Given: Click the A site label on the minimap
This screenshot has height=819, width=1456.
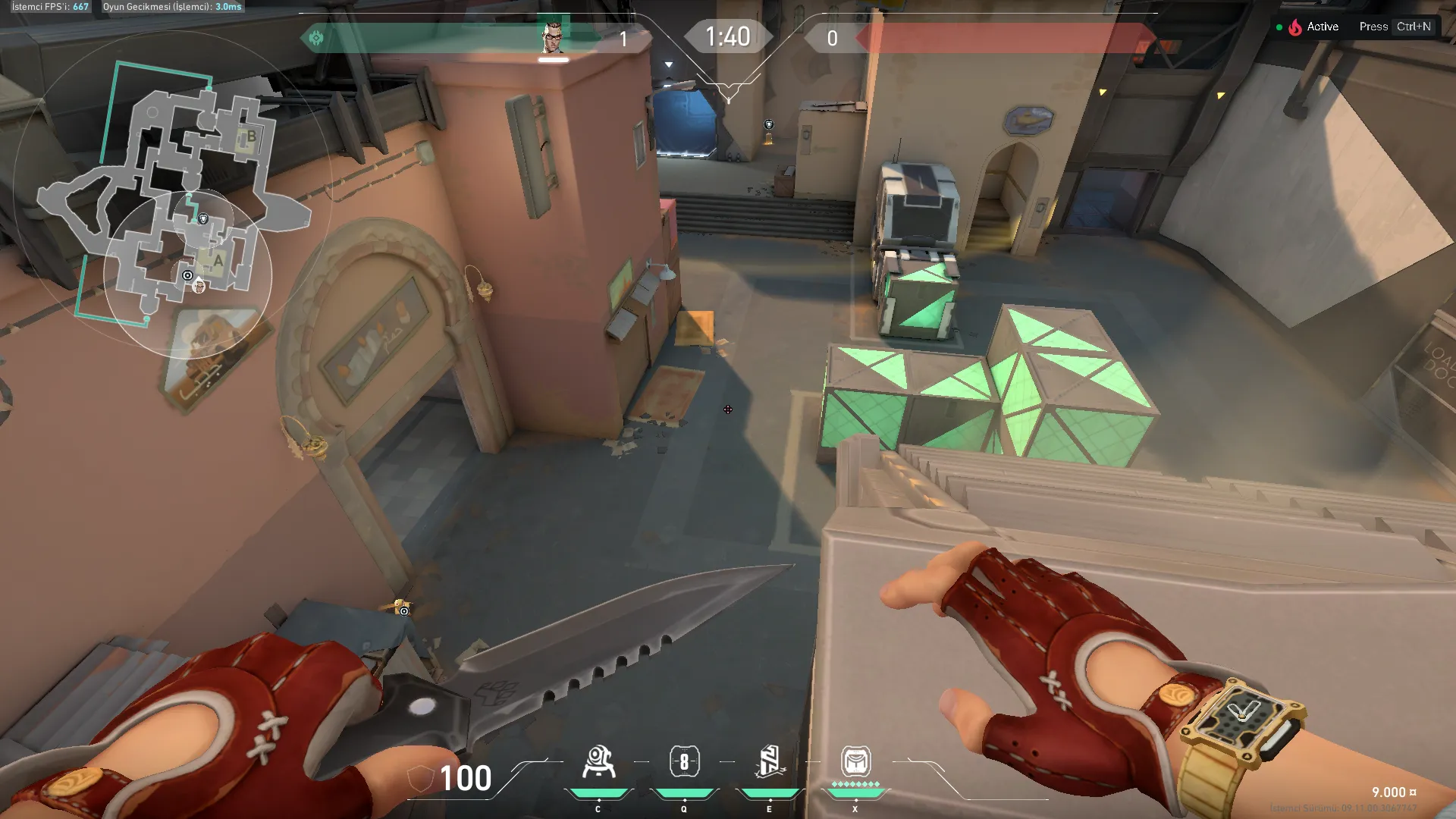Looking at the screenshot, I should pos(218,262).
